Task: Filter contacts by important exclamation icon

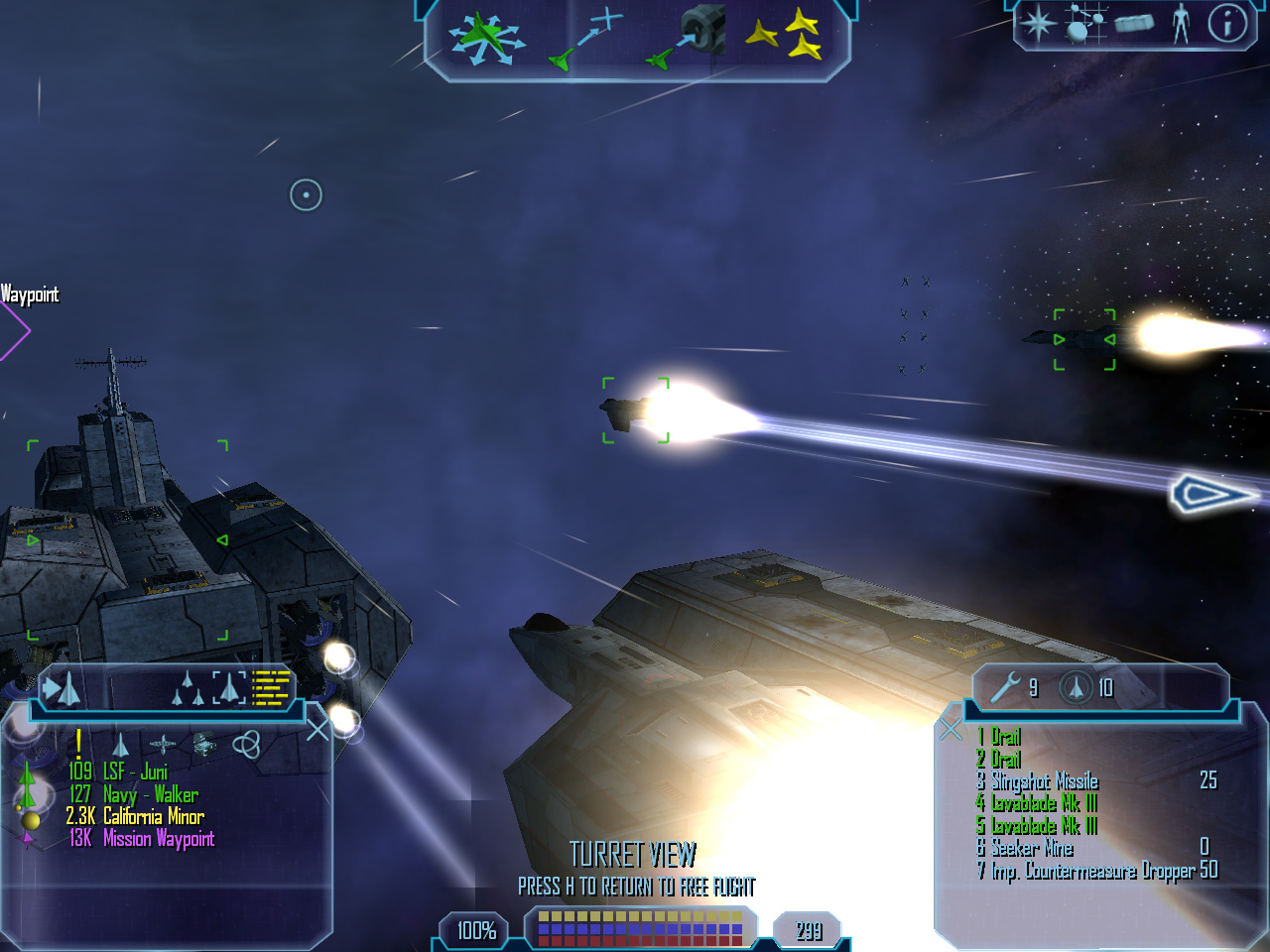Action: click(78, 744)
